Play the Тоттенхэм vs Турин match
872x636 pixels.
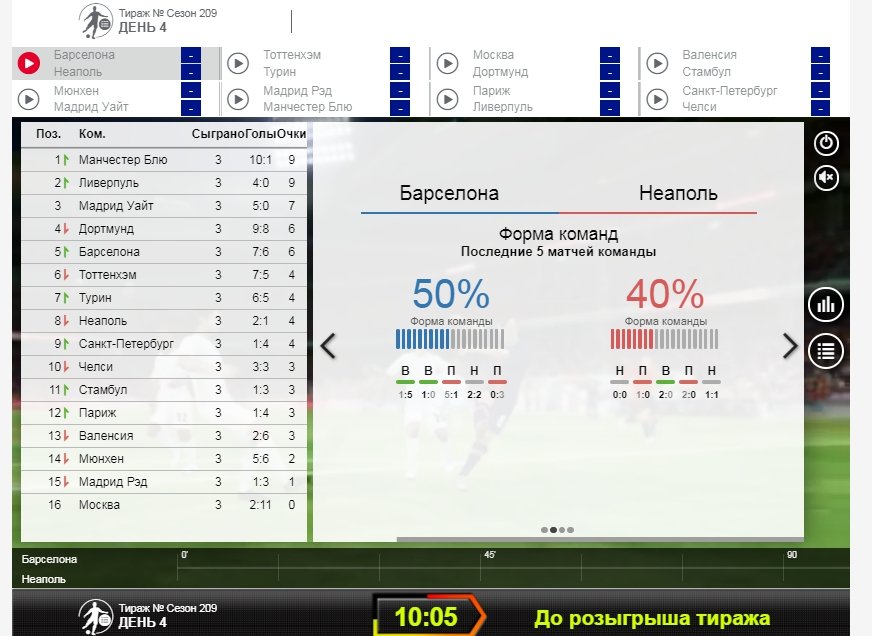click(x=238, y=64)
